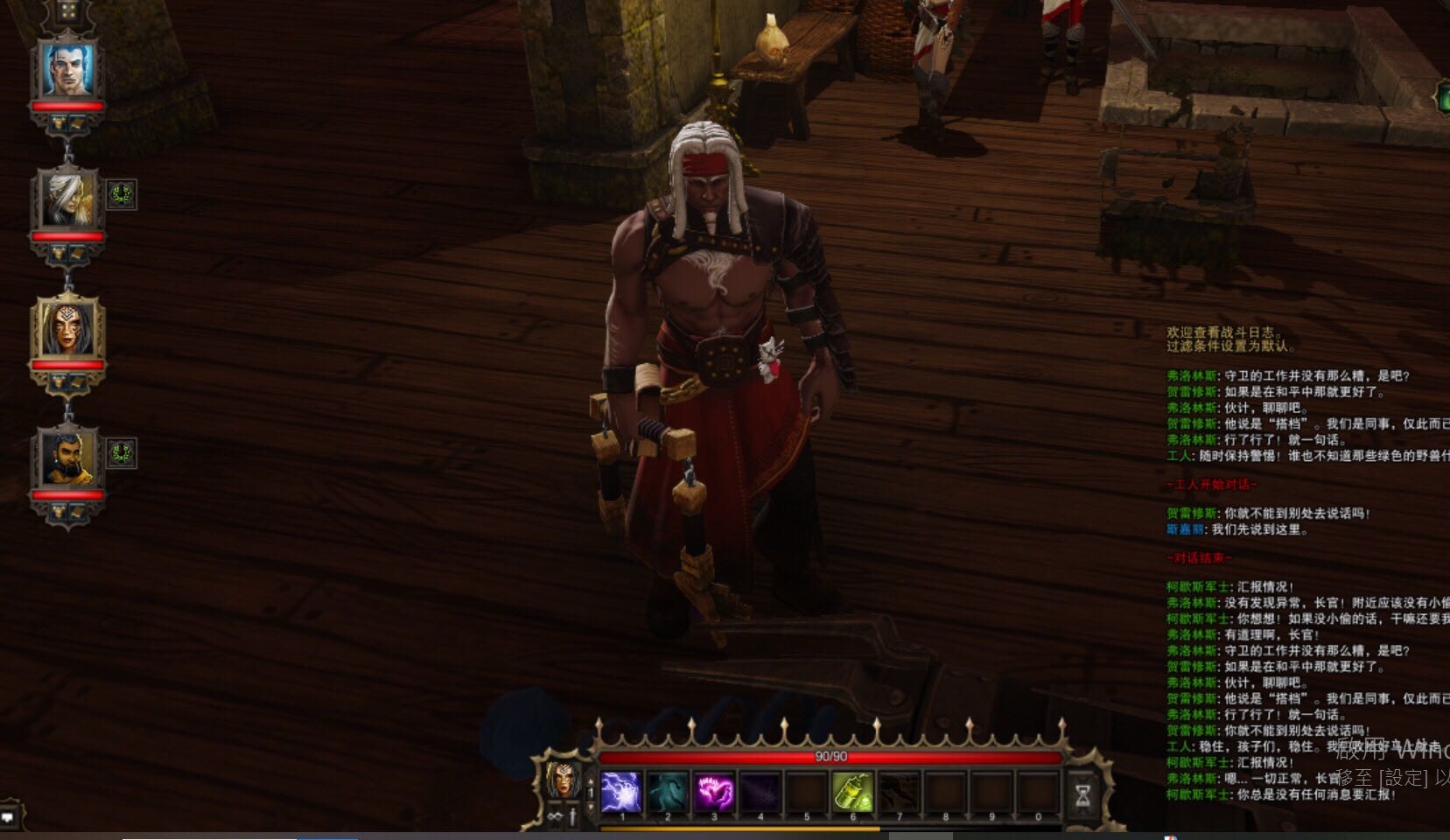Click the hourglass end-turn button
Viewport: 1450px width, 840px height.
tap(1082, 794)
